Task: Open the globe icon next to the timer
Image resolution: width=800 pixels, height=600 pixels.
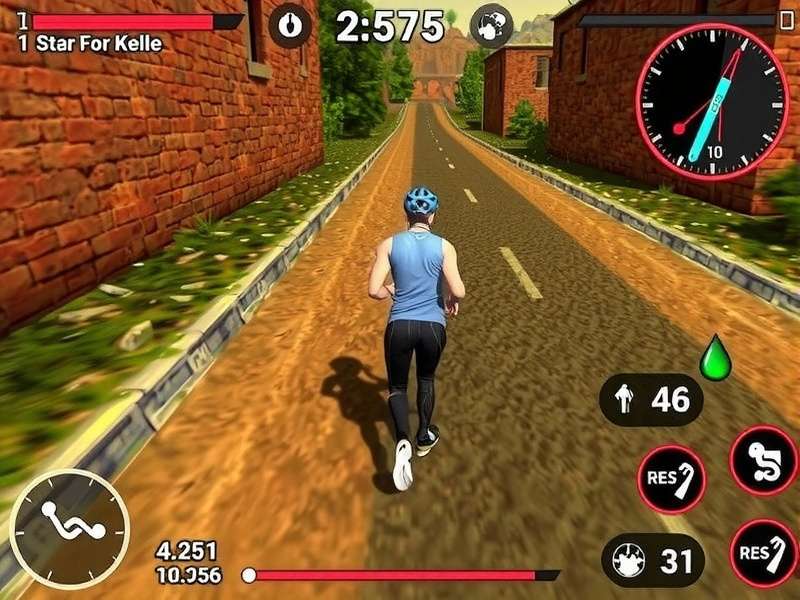Action: coord(491,26)
